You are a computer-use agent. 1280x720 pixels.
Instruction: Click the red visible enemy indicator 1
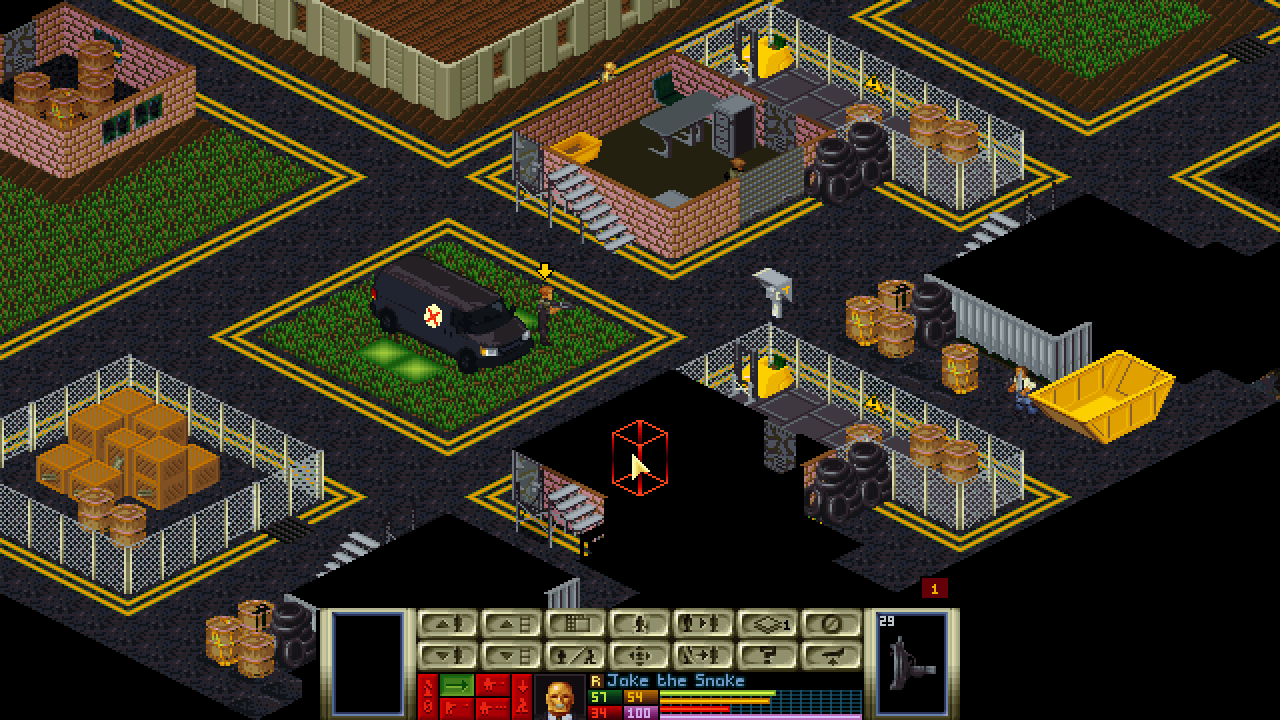click(934, 589)
